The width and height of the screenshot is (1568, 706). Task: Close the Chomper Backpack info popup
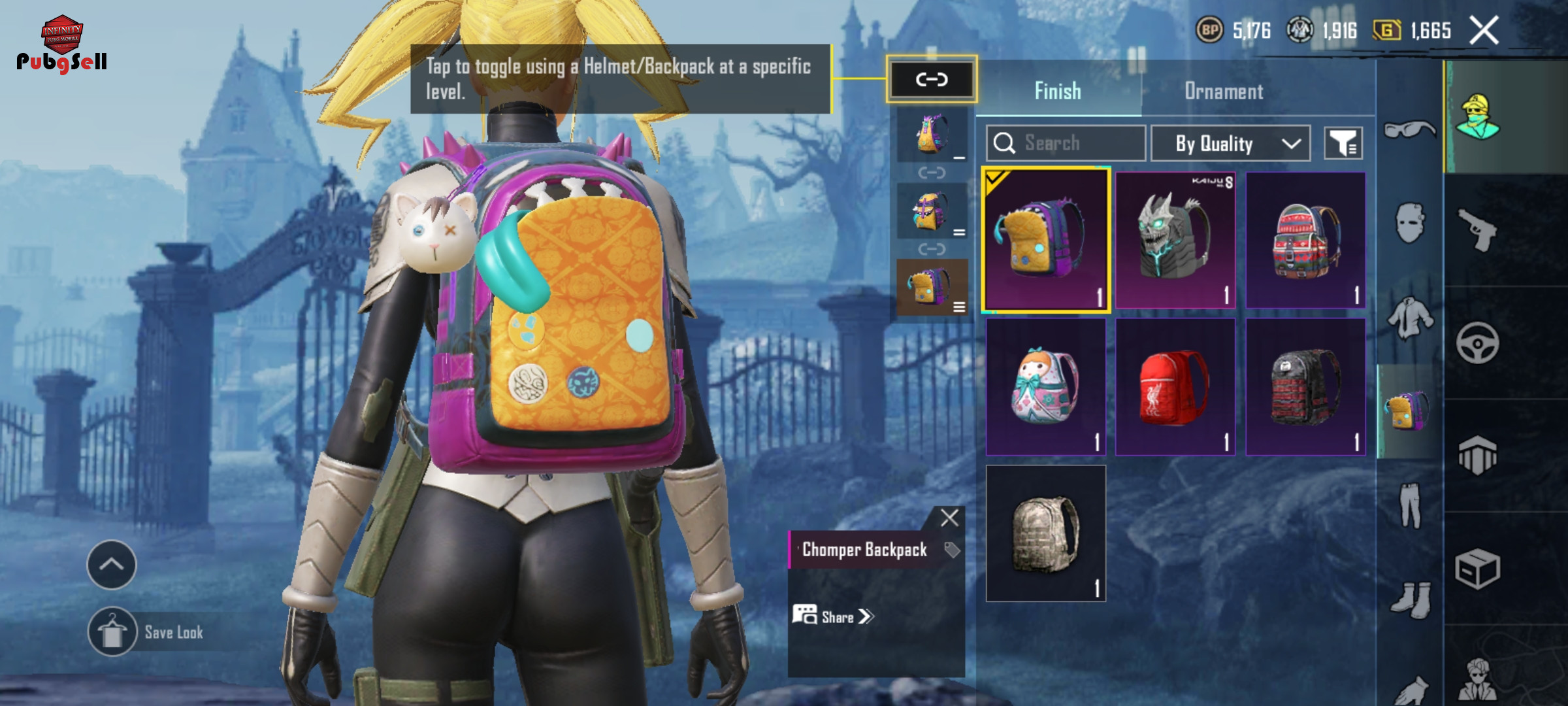click(949, 518)
